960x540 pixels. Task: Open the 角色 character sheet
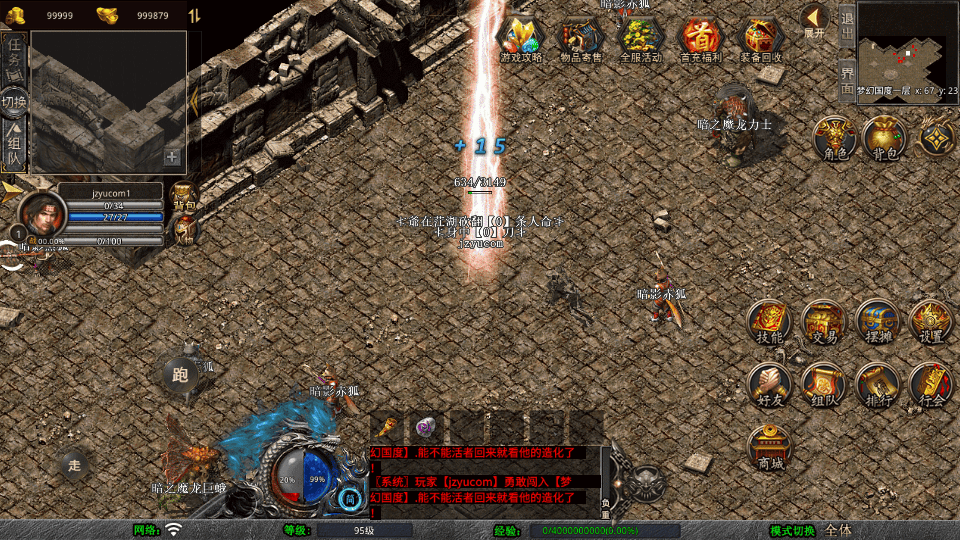click(833, 138)
